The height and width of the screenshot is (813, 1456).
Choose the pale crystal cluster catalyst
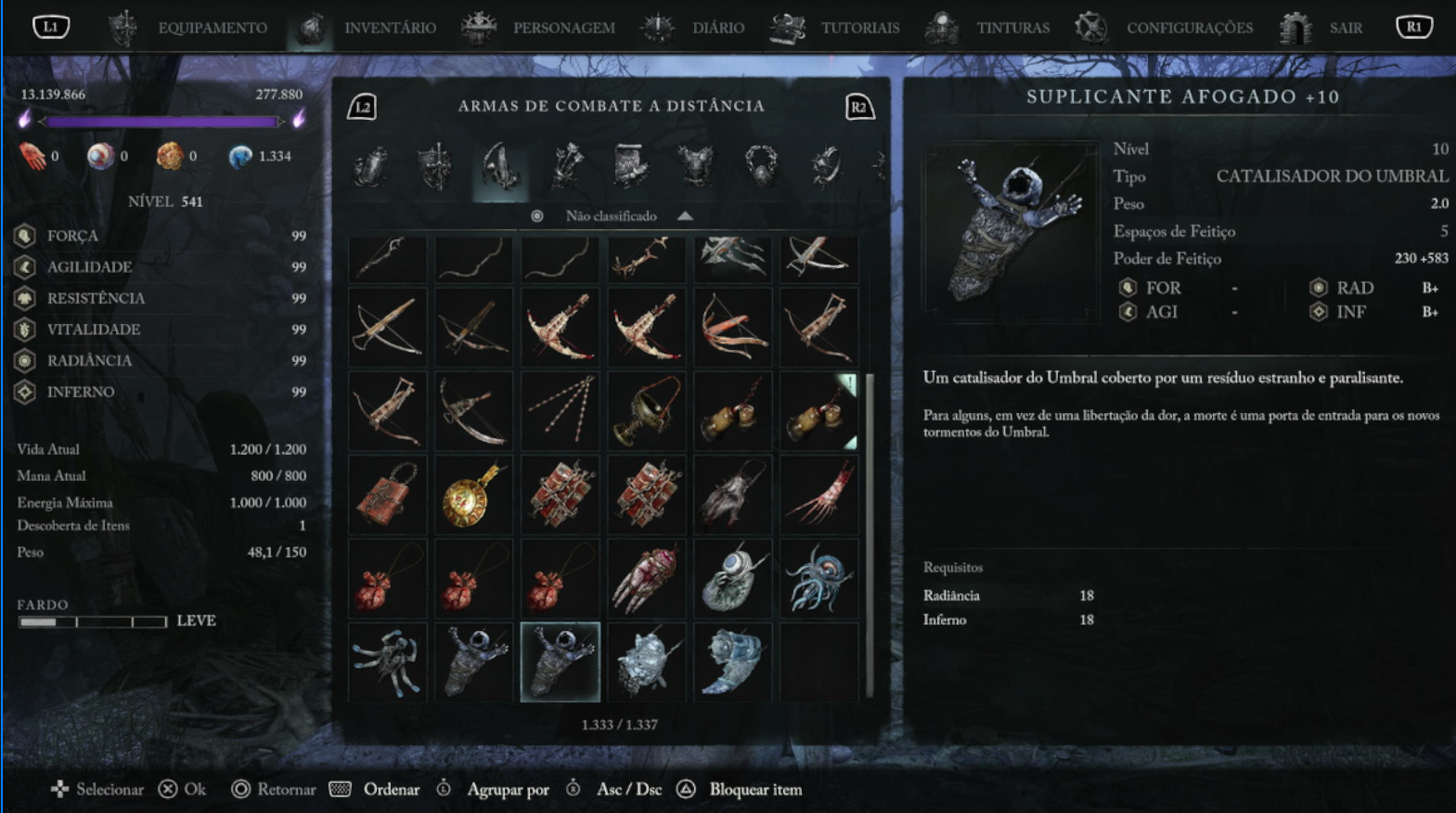(x=647, y=662)
